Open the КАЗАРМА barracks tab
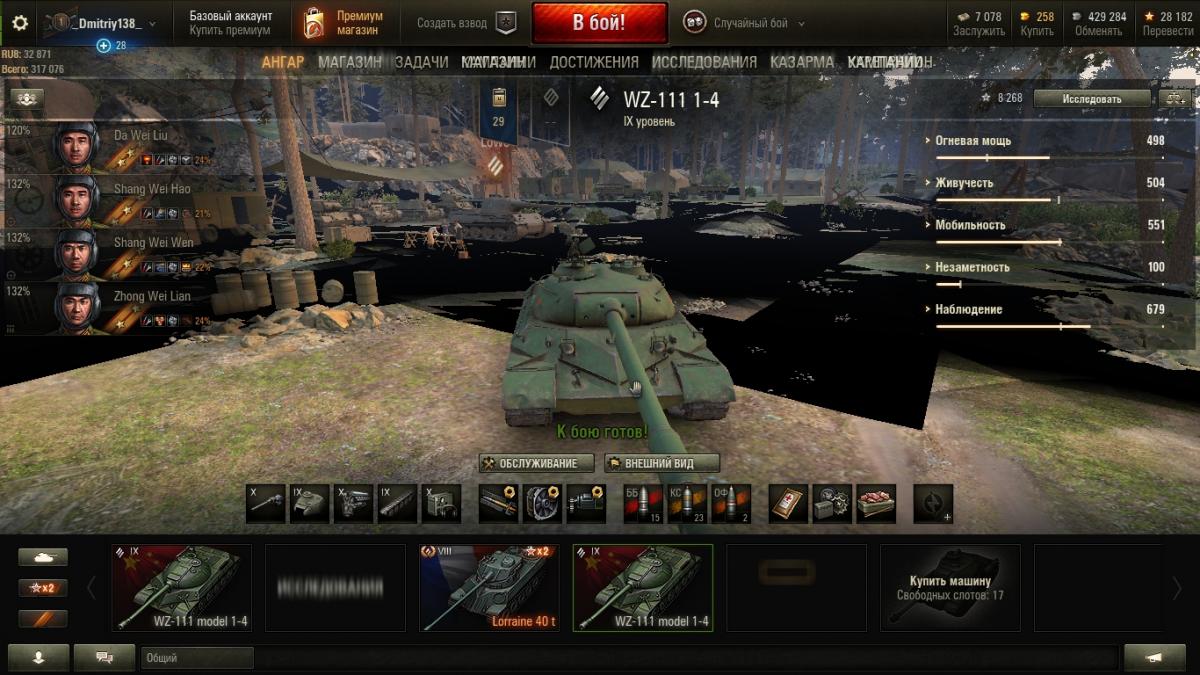The width and height of the screenshot is (1200, 675). [x=801, y=62]
